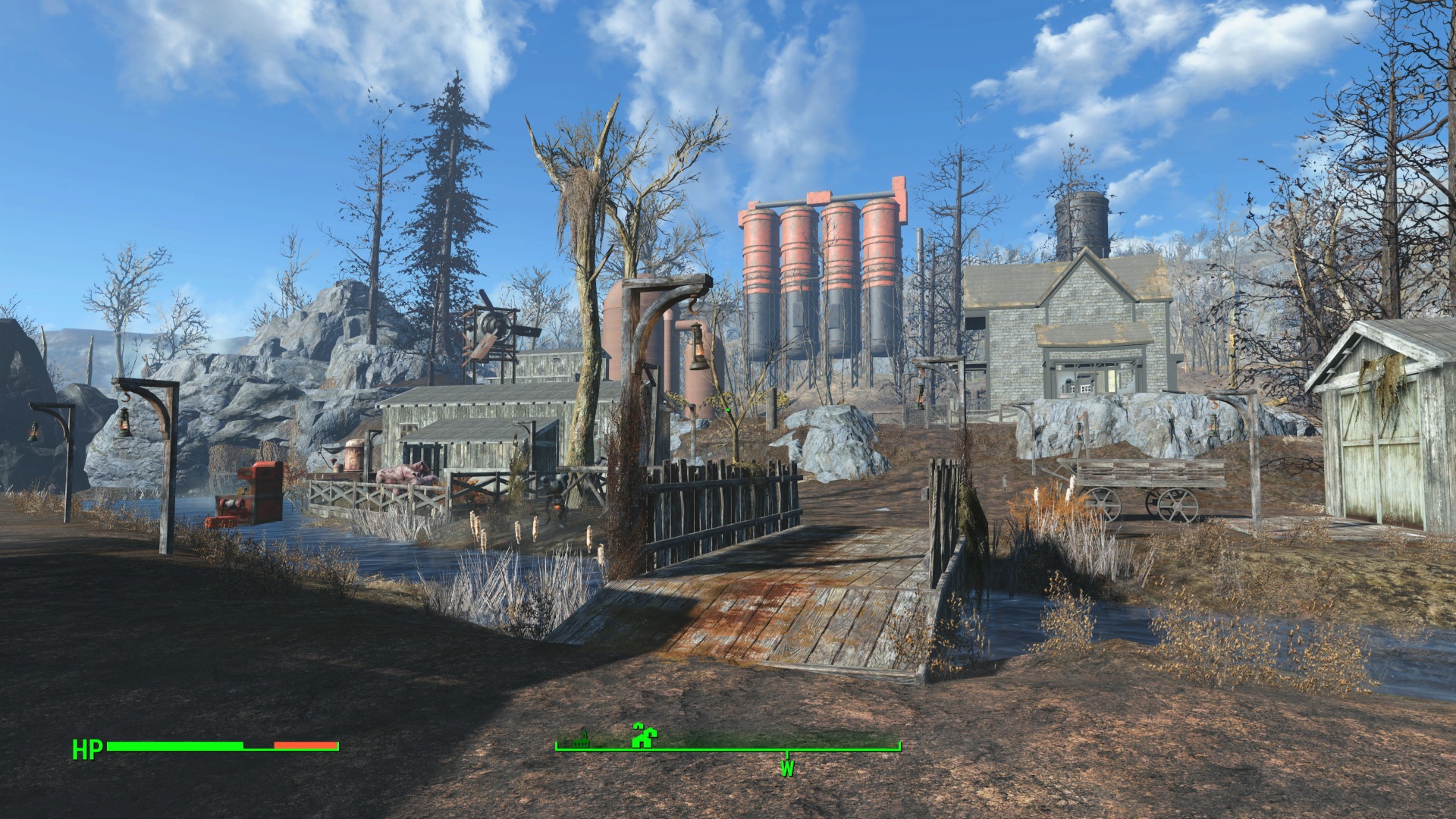Click the settlement houses marker on the compass

[x=645, y=736]
